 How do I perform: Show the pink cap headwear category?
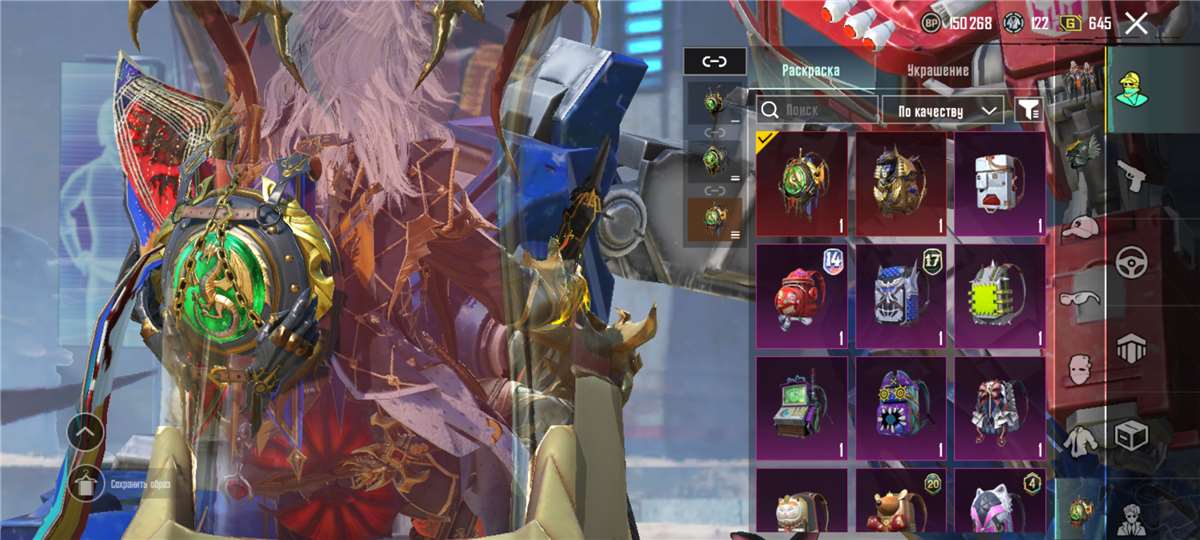point(1079,230)
